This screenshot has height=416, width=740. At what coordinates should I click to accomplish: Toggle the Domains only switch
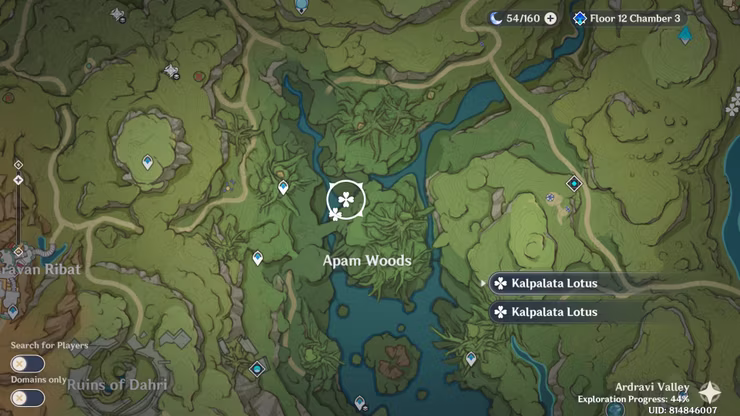tap(28, 397)
